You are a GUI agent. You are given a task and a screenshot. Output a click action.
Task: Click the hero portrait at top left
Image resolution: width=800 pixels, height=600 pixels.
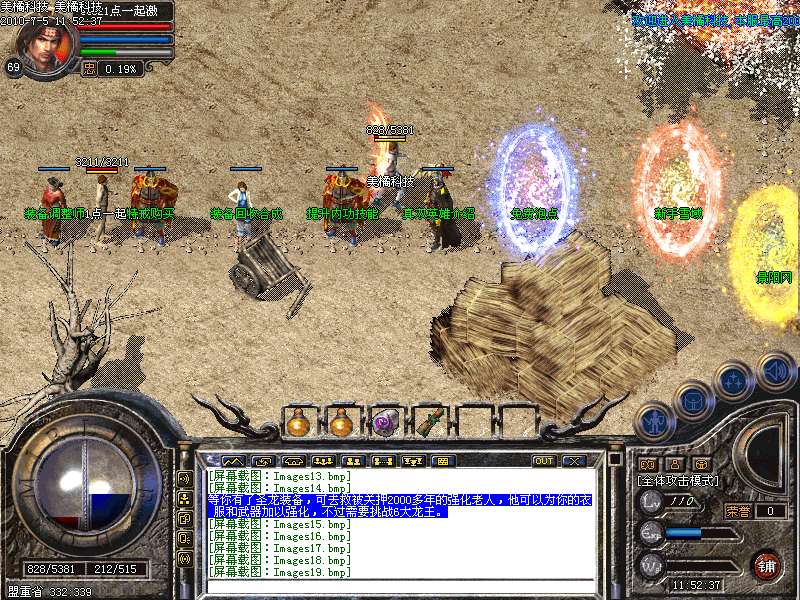click(x=40, y=48)
